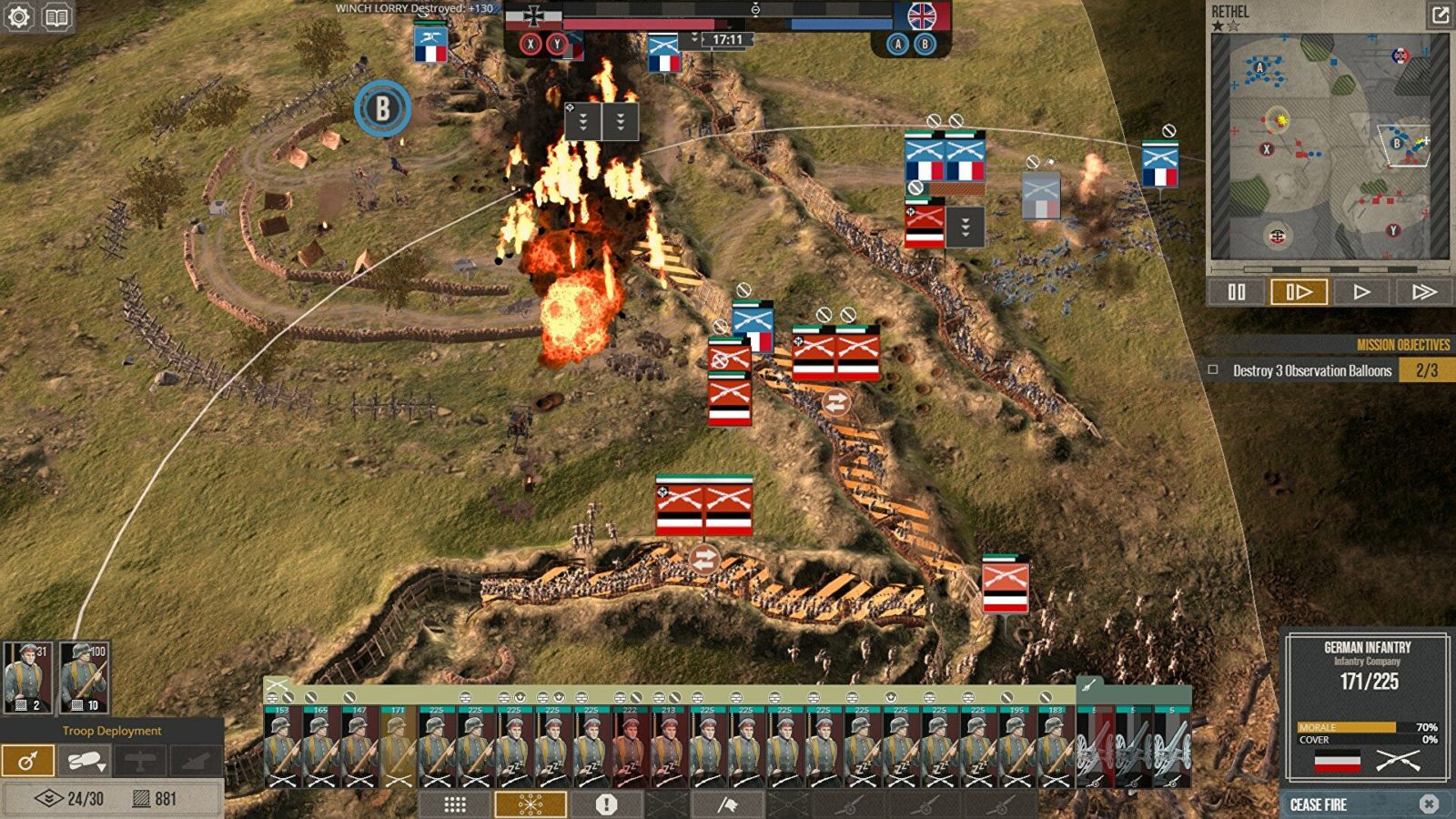Activate the highlighted starburst formation button

pos(531,804)
